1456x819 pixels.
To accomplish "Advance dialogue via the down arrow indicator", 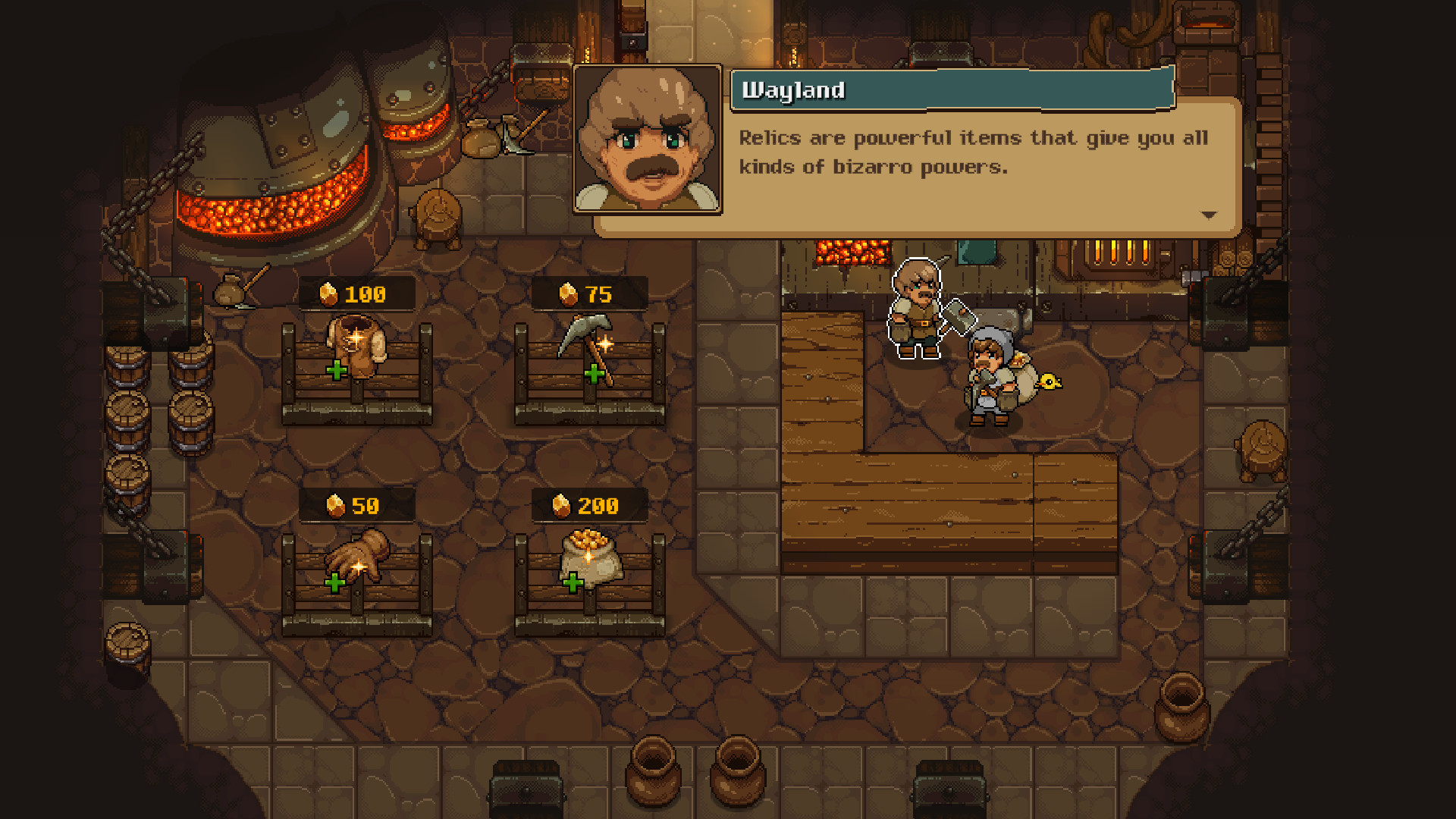I will click(x=1209, y=215).
